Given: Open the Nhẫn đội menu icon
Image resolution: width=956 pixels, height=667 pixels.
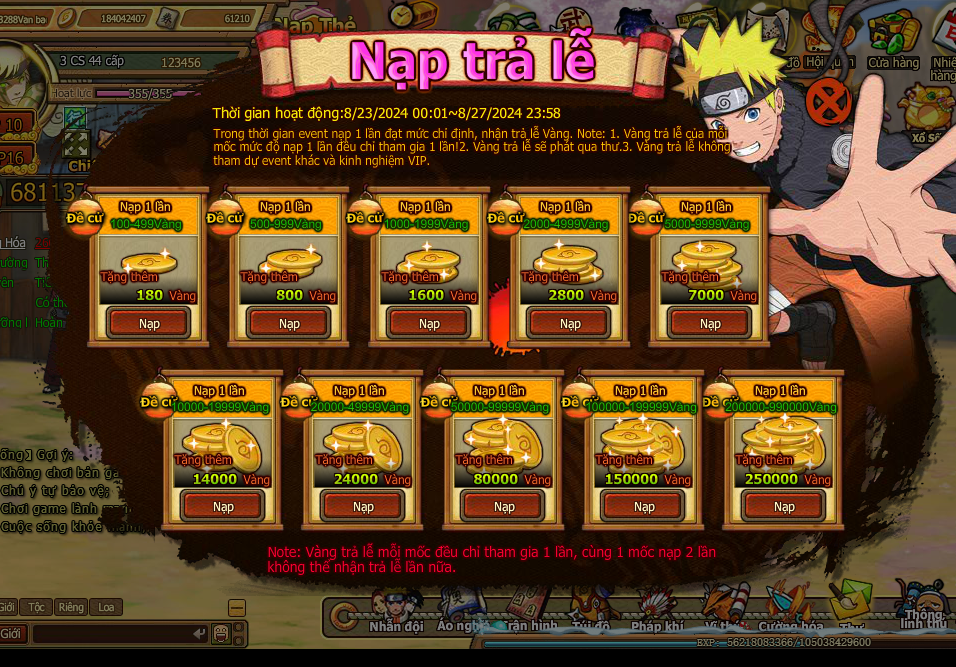Looking at the screenshot, I should click(396, 612).
